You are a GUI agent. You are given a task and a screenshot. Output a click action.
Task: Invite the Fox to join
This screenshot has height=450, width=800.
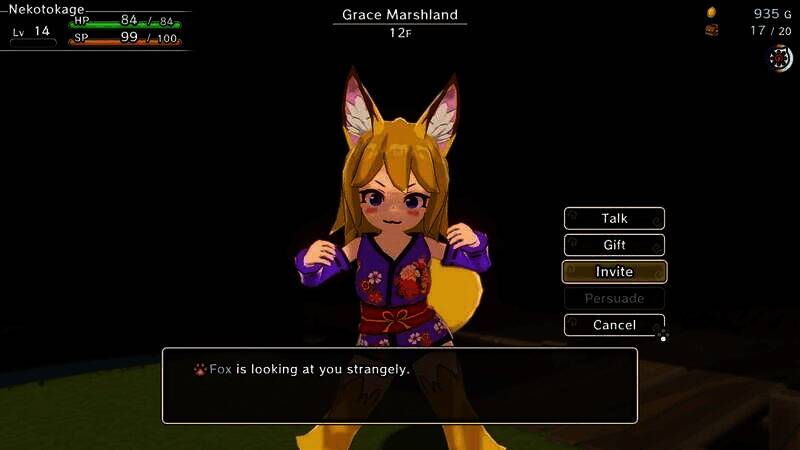(614, 272)
